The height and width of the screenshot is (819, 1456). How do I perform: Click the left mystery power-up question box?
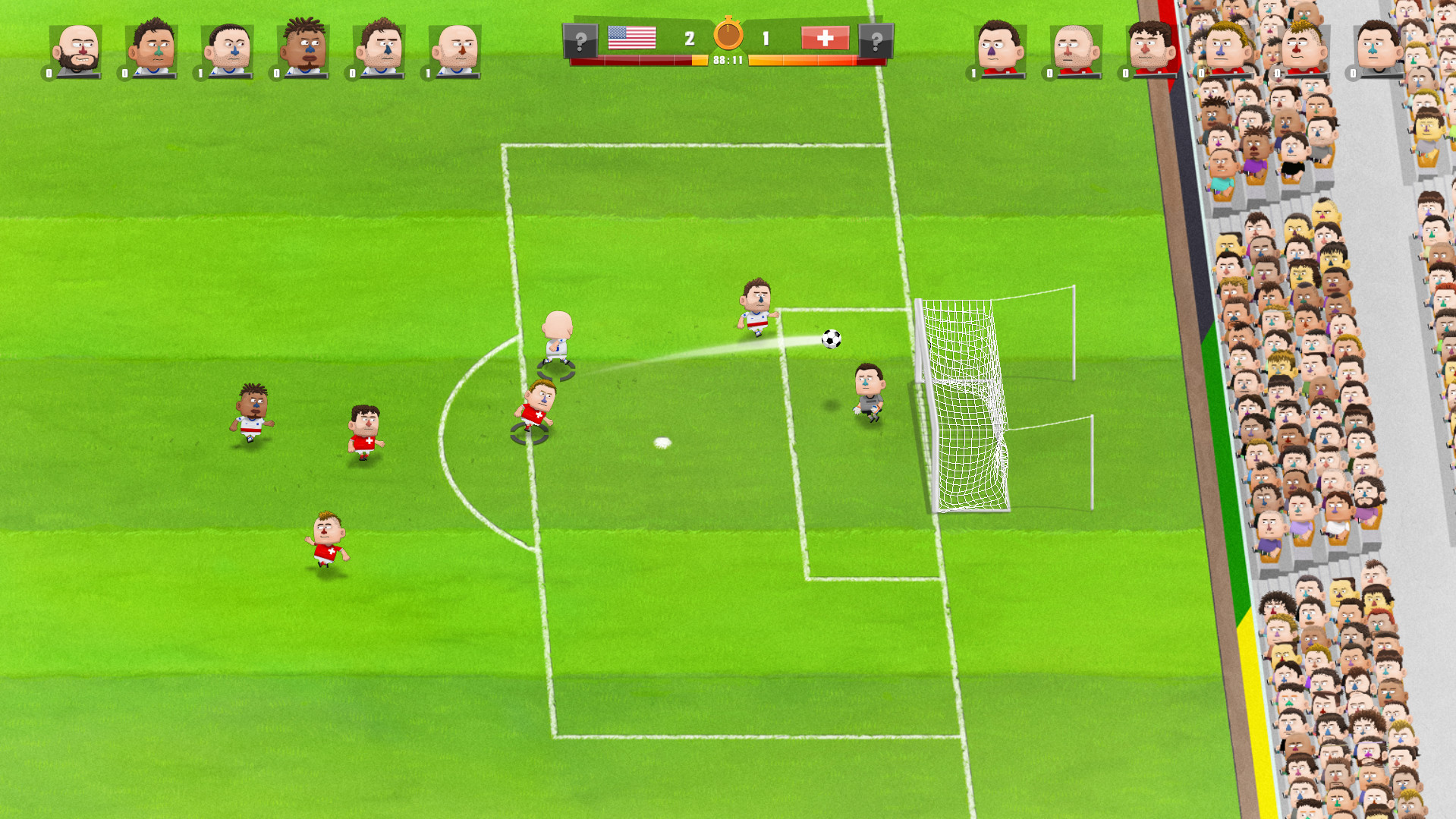tap(580, 38)
